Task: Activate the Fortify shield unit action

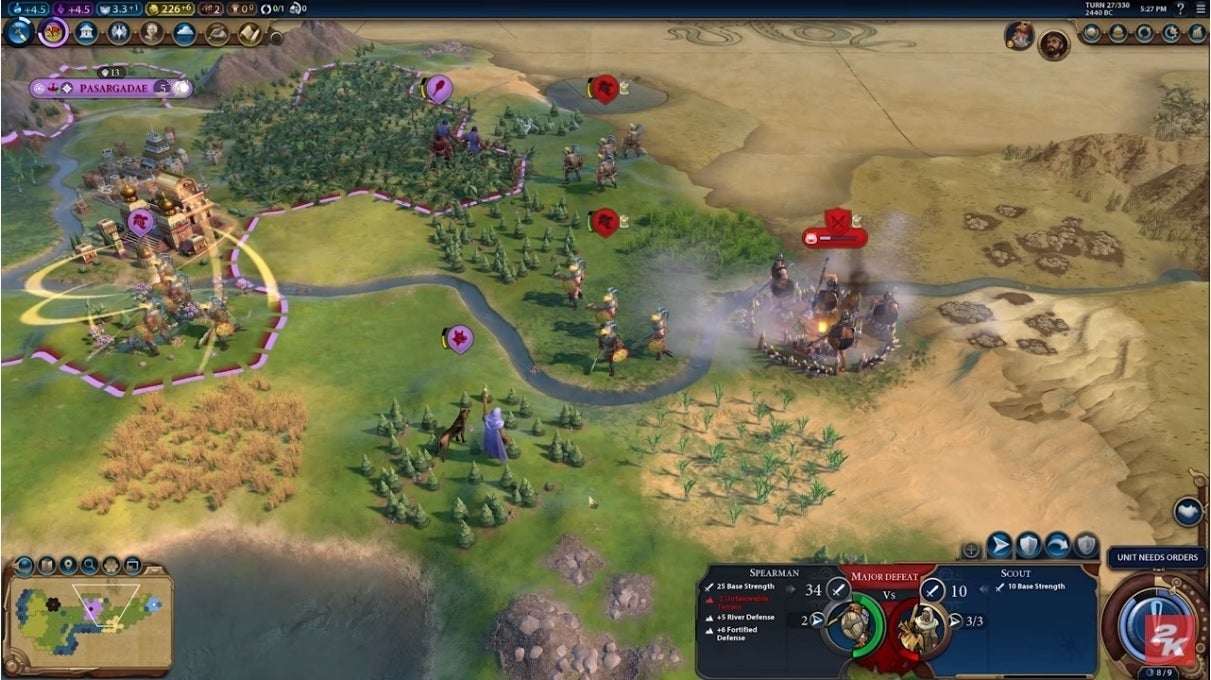Action: pos(1028,546)
